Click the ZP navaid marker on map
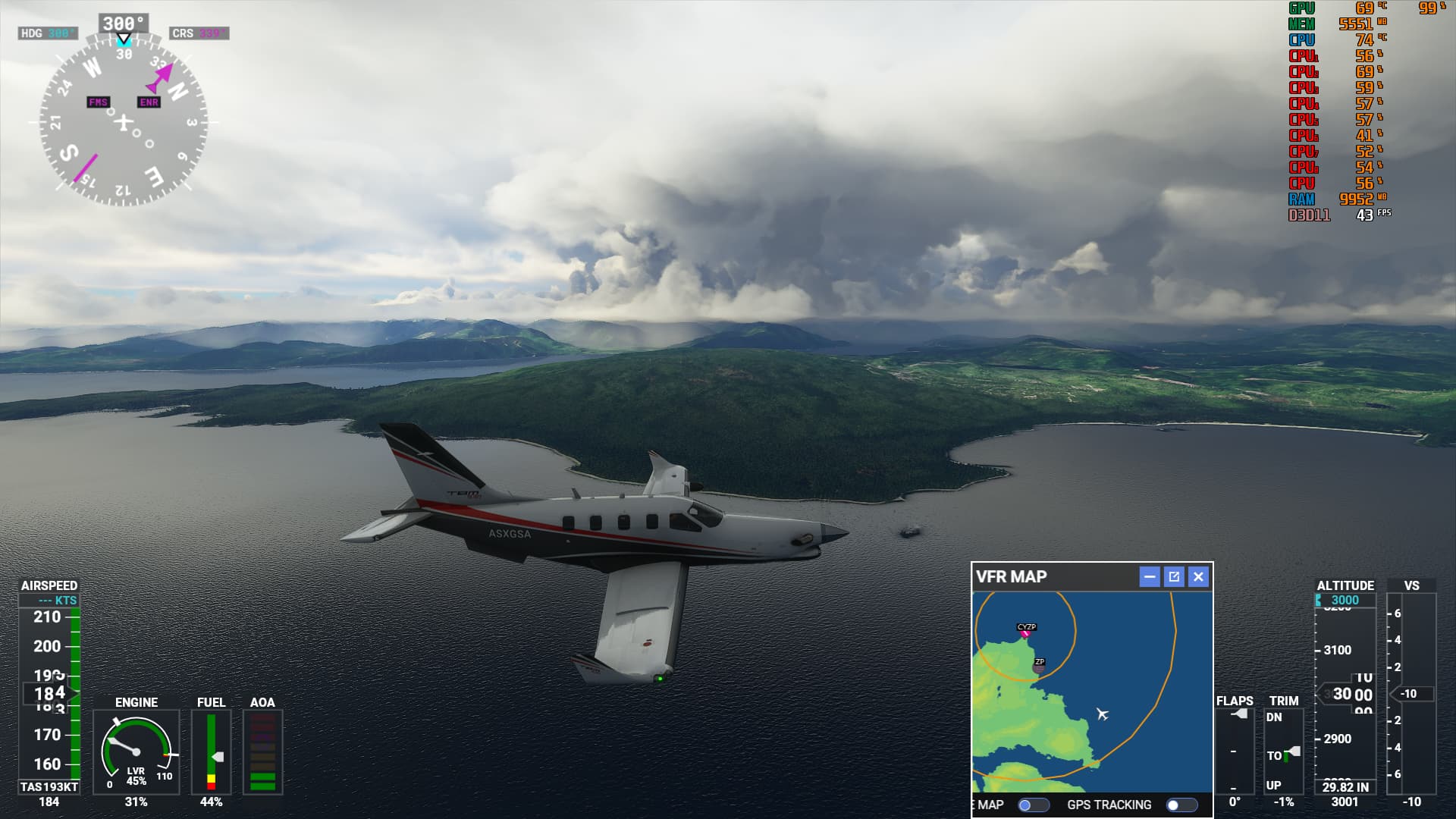The image size is (1456, 819). [x=1039, y=666]
